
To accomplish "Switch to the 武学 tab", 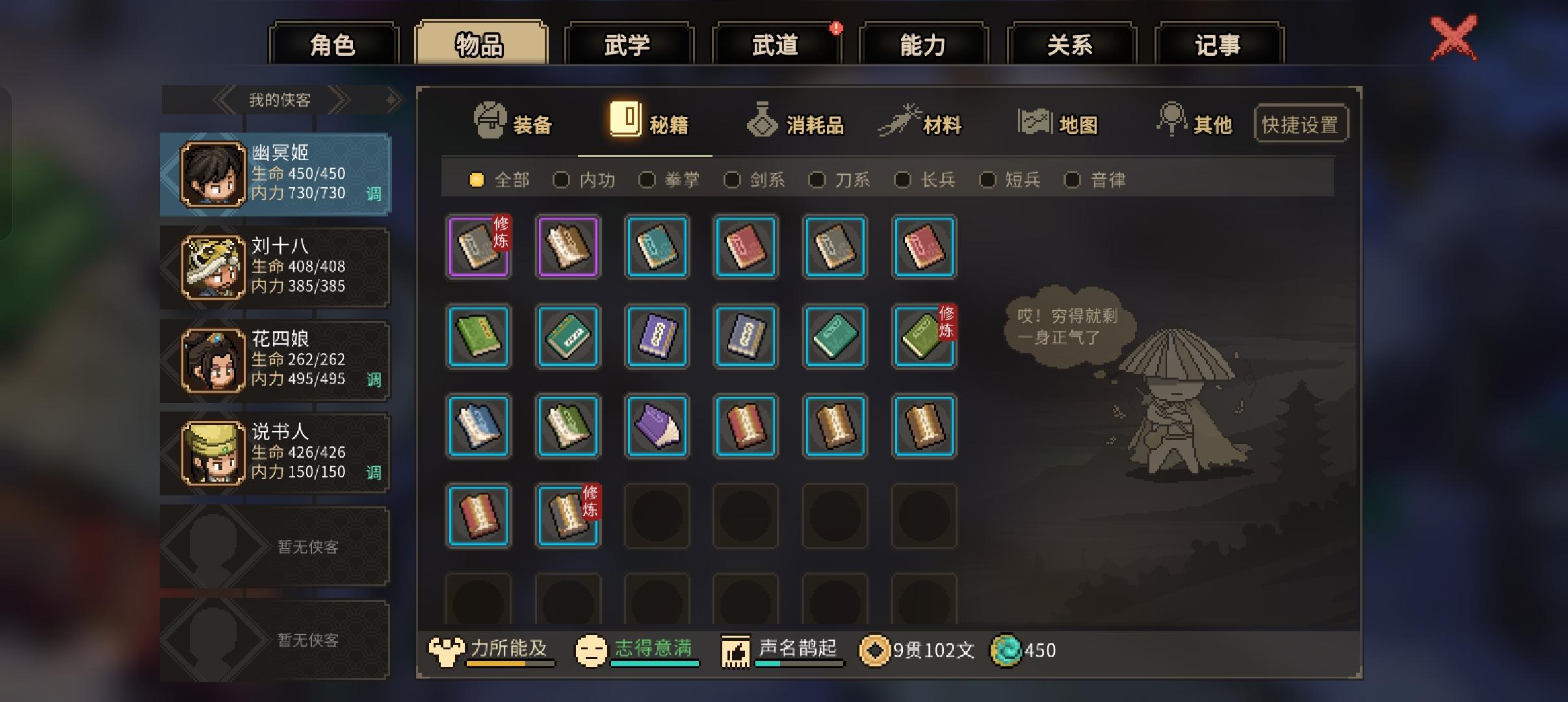I will [629, 44].
